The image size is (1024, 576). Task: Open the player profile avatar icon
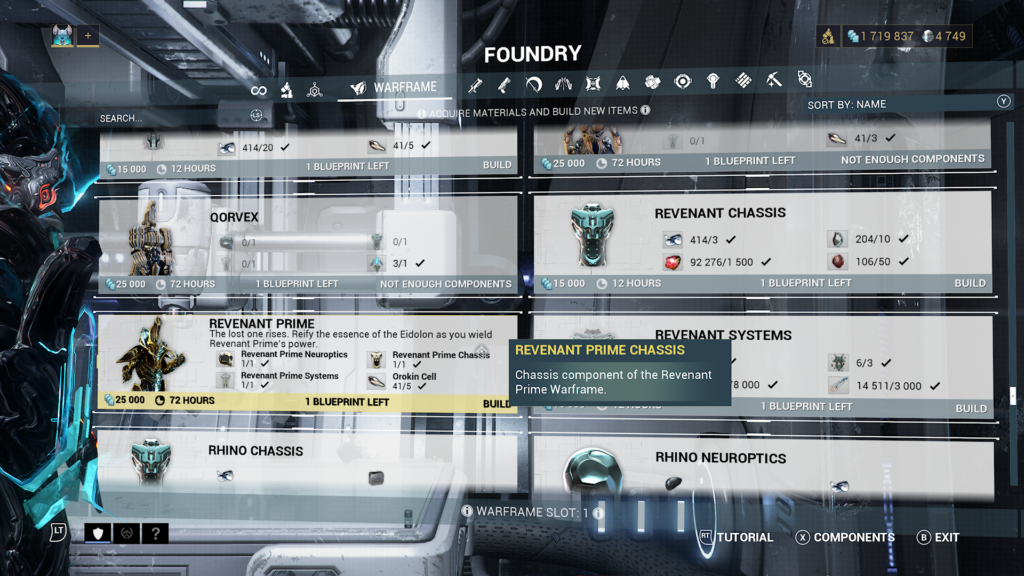pos(62,36)
